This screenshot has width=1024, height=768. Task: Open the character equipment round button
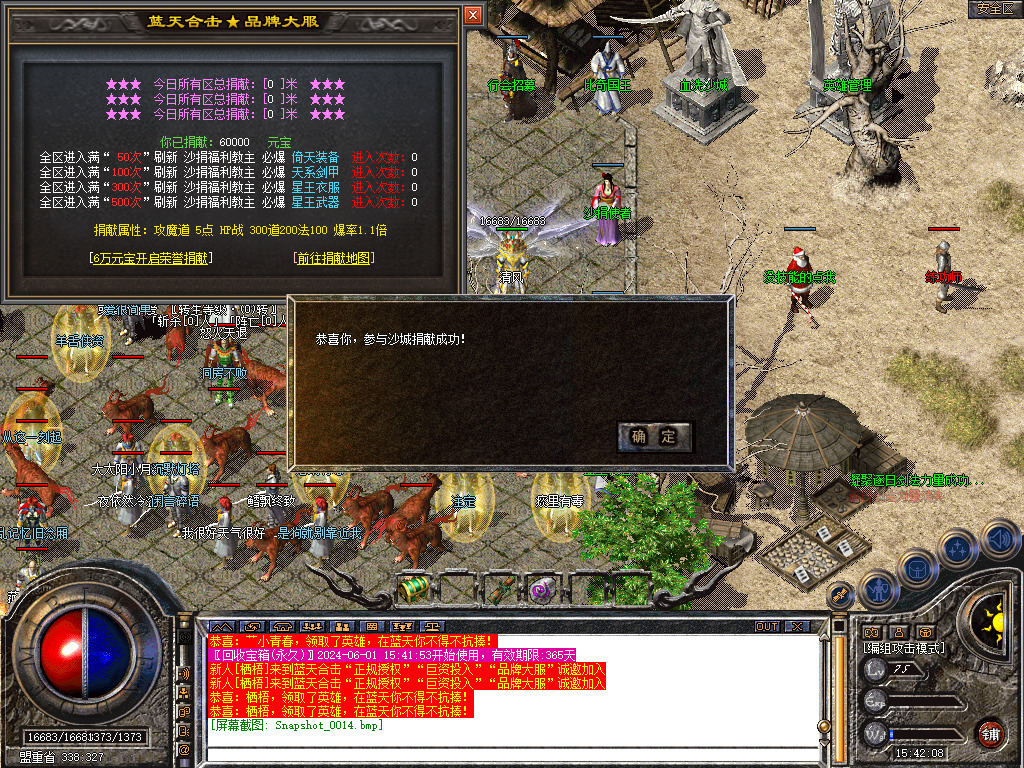(x=878, y=587)
